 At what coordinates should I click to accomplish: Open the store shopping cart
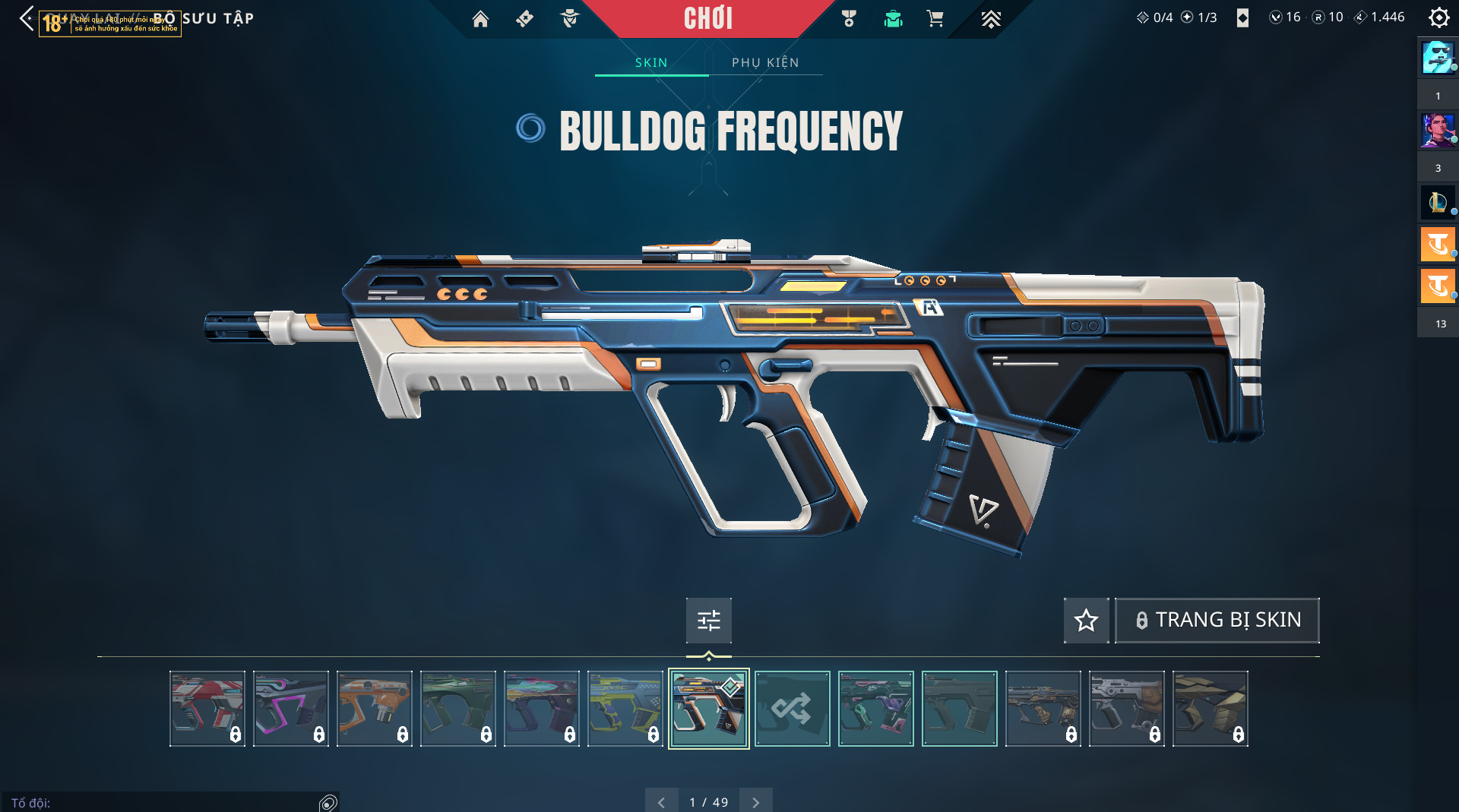coord(935,19)
